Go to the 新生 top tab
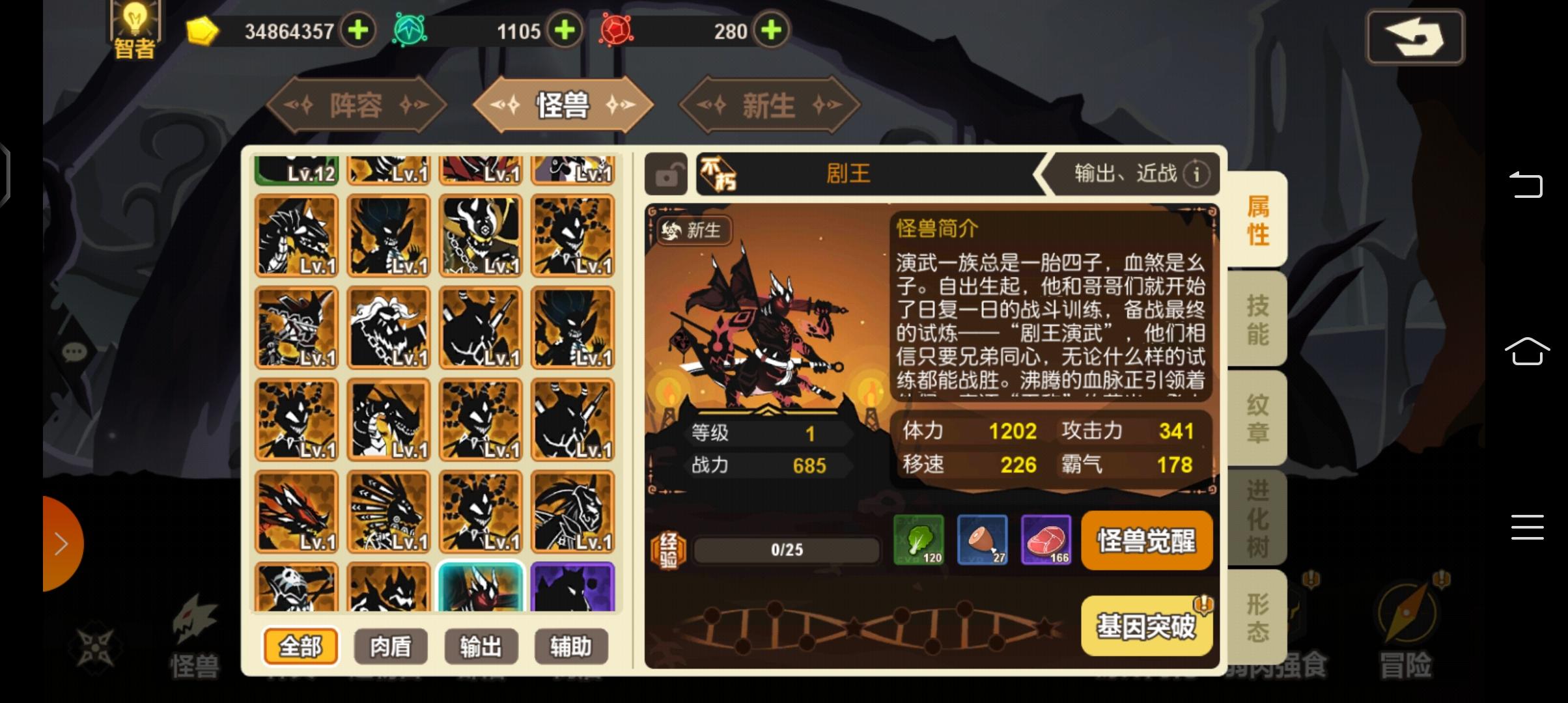Viewport: 1568px width, 703px height. tap(770, 104)
